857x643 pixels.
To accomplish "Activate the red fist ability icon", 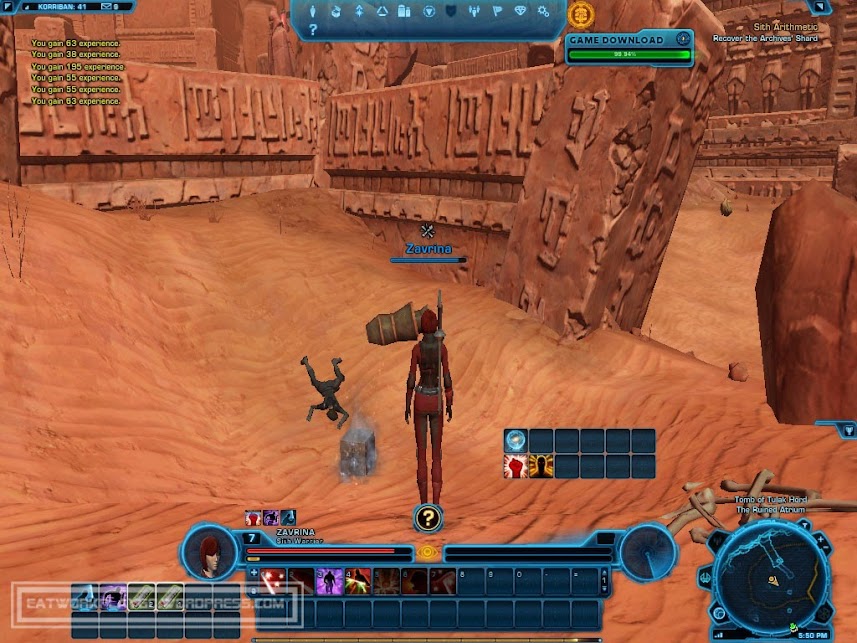I will click(x=516, y=466).
